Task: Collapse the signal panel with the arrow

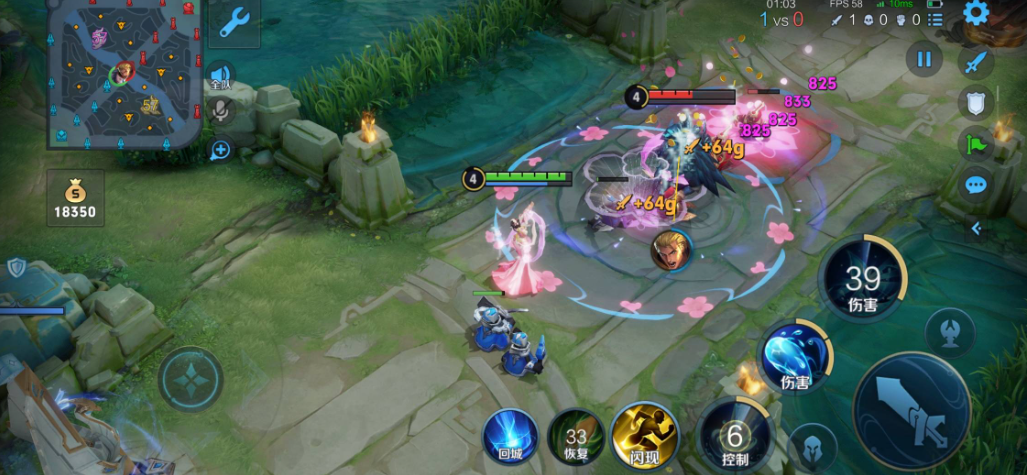Action: click(976, 228)
